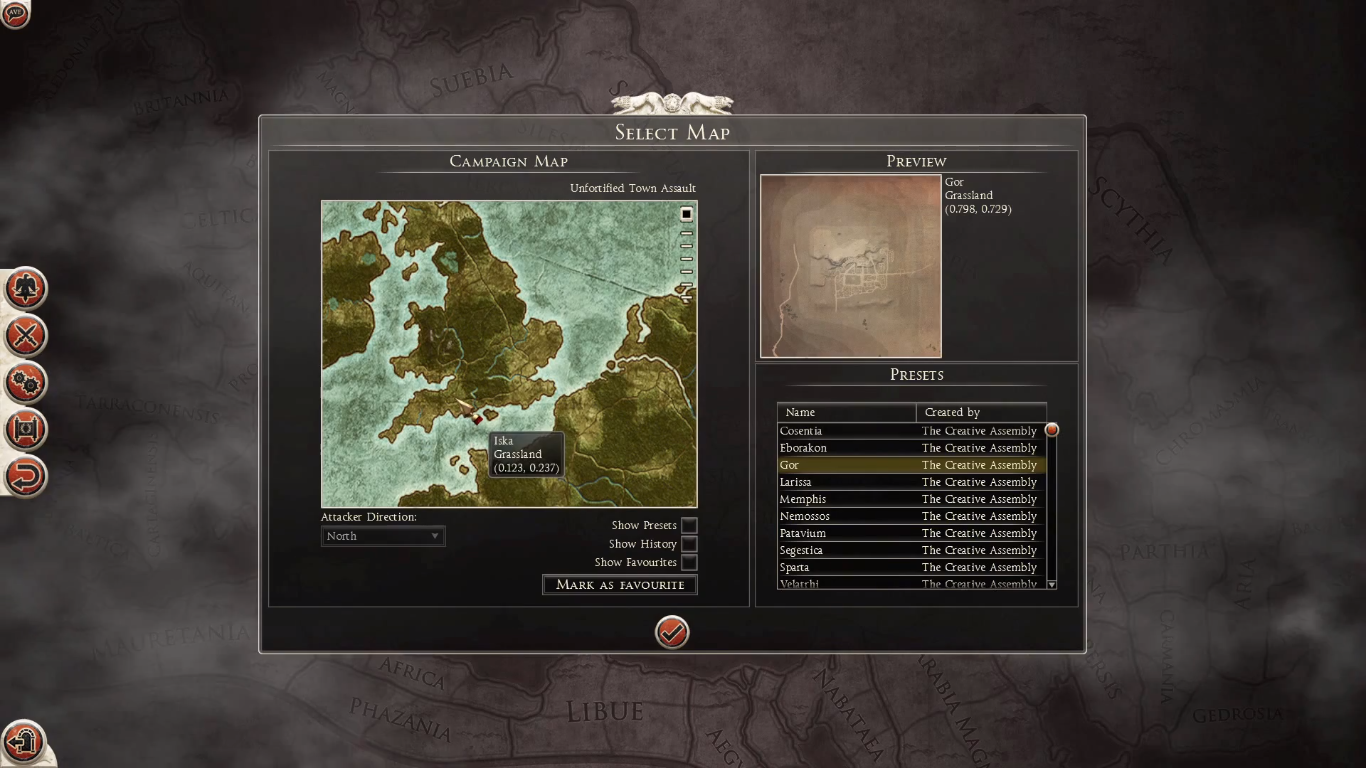Screen dimensions: 1366x768
Task: Open the gears options icon
Action: tap(25, 382)
